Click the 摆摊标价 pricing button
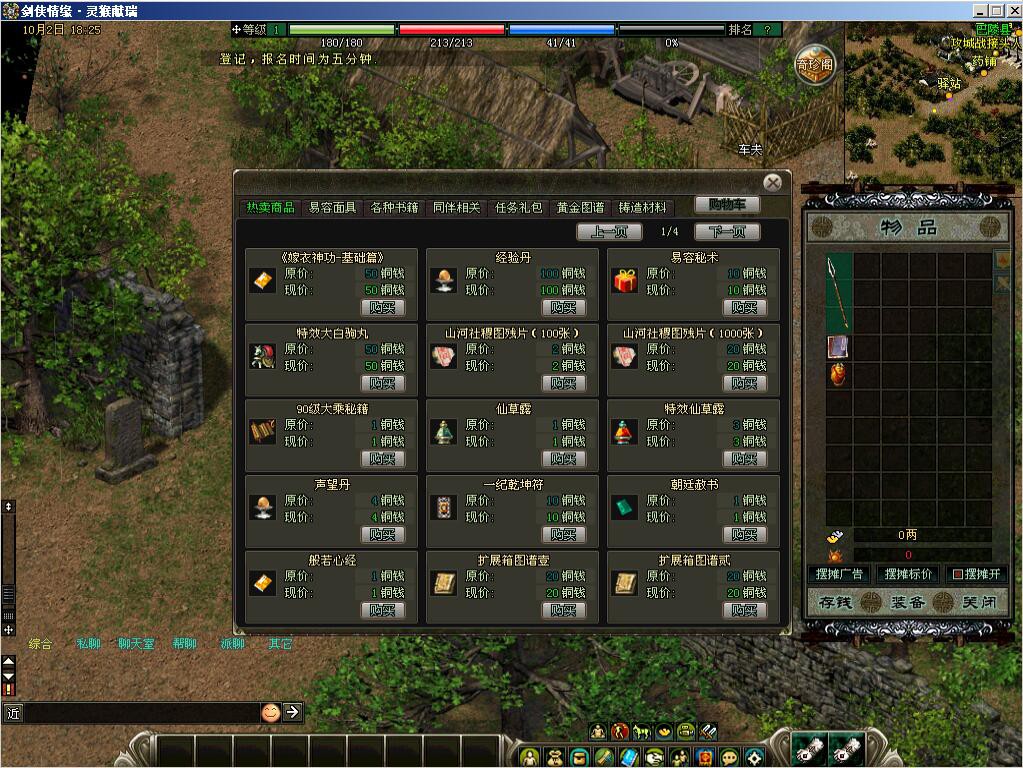 pos(907,574)
